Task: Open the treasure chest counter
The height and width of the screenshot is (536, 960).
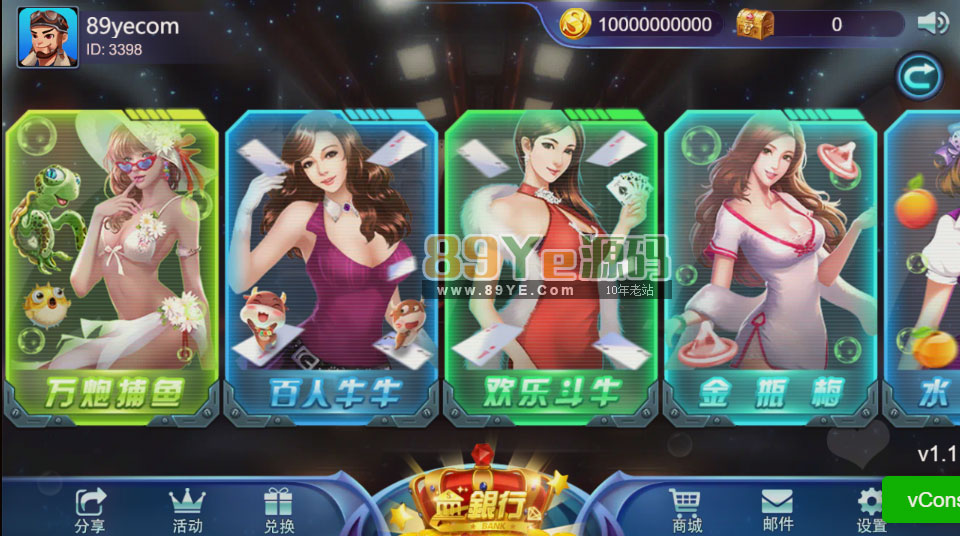Action: (756, 24)
